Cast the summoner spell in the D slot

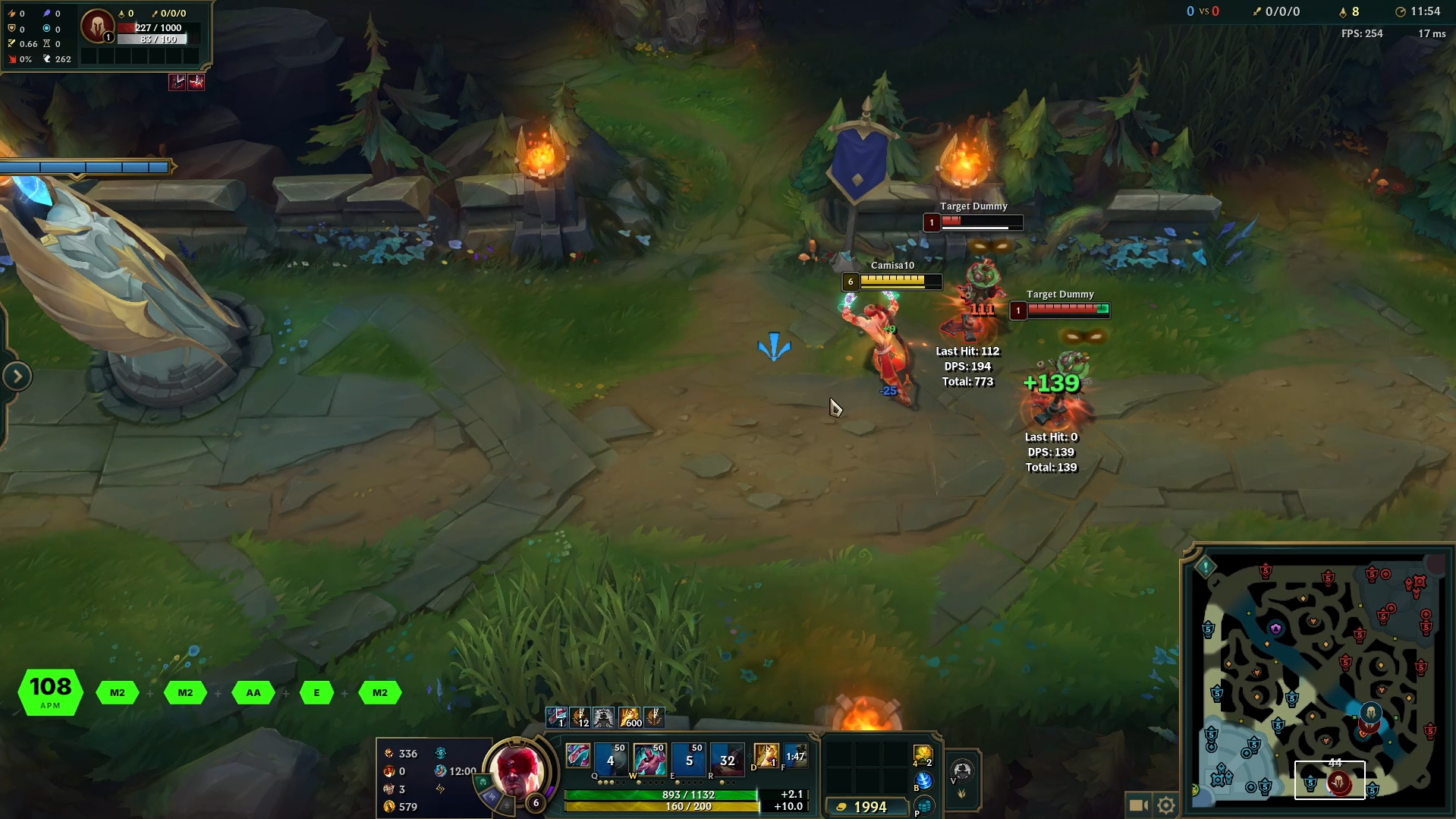click(x=766, y=757)
